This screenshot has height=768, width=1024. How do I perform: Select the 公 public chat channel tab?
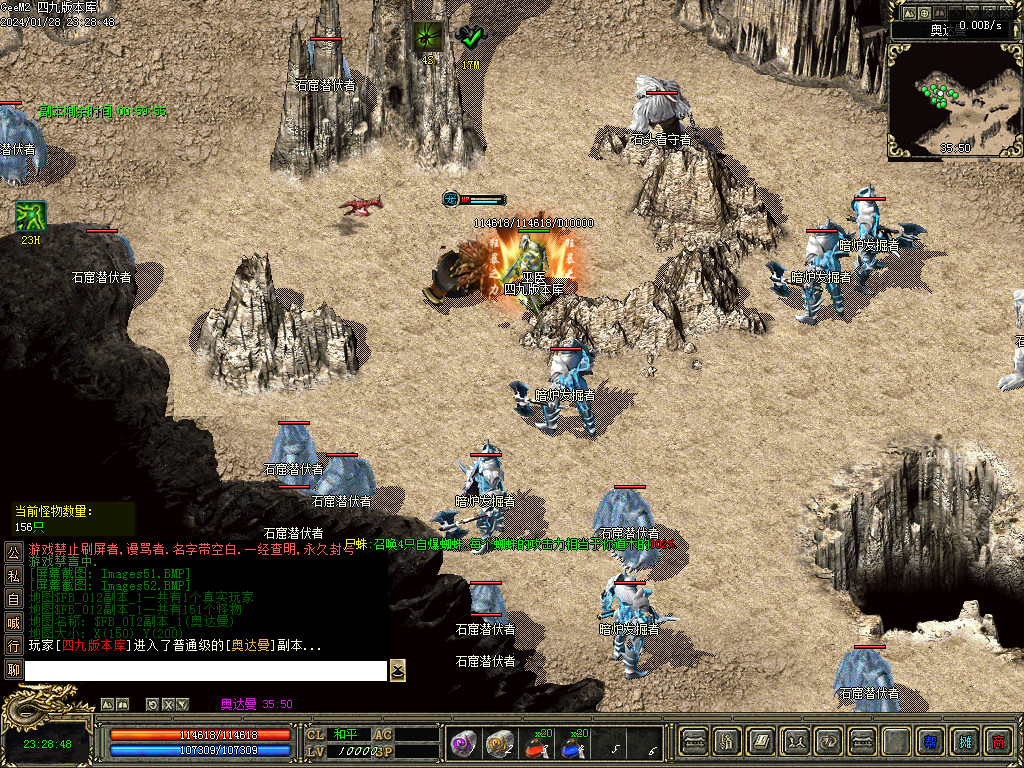coord(14,551)
